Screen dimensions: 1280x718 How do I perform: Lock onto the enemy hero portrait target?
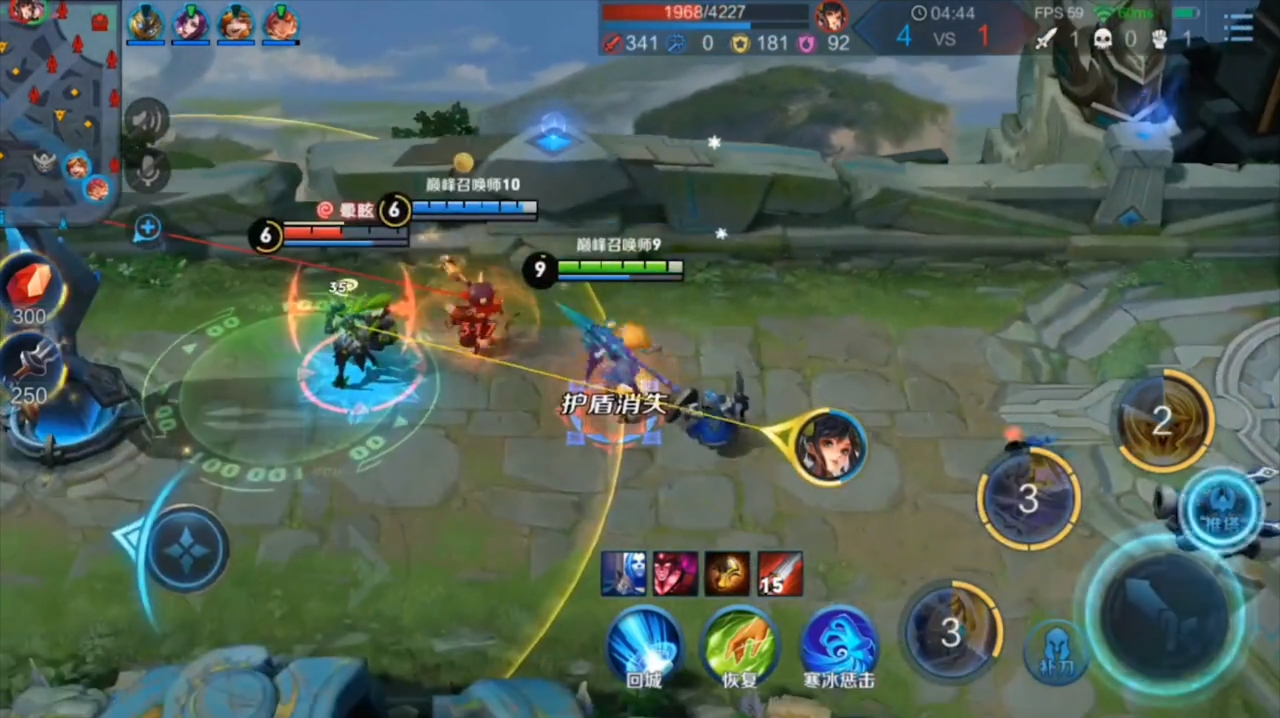click(832, 447)
